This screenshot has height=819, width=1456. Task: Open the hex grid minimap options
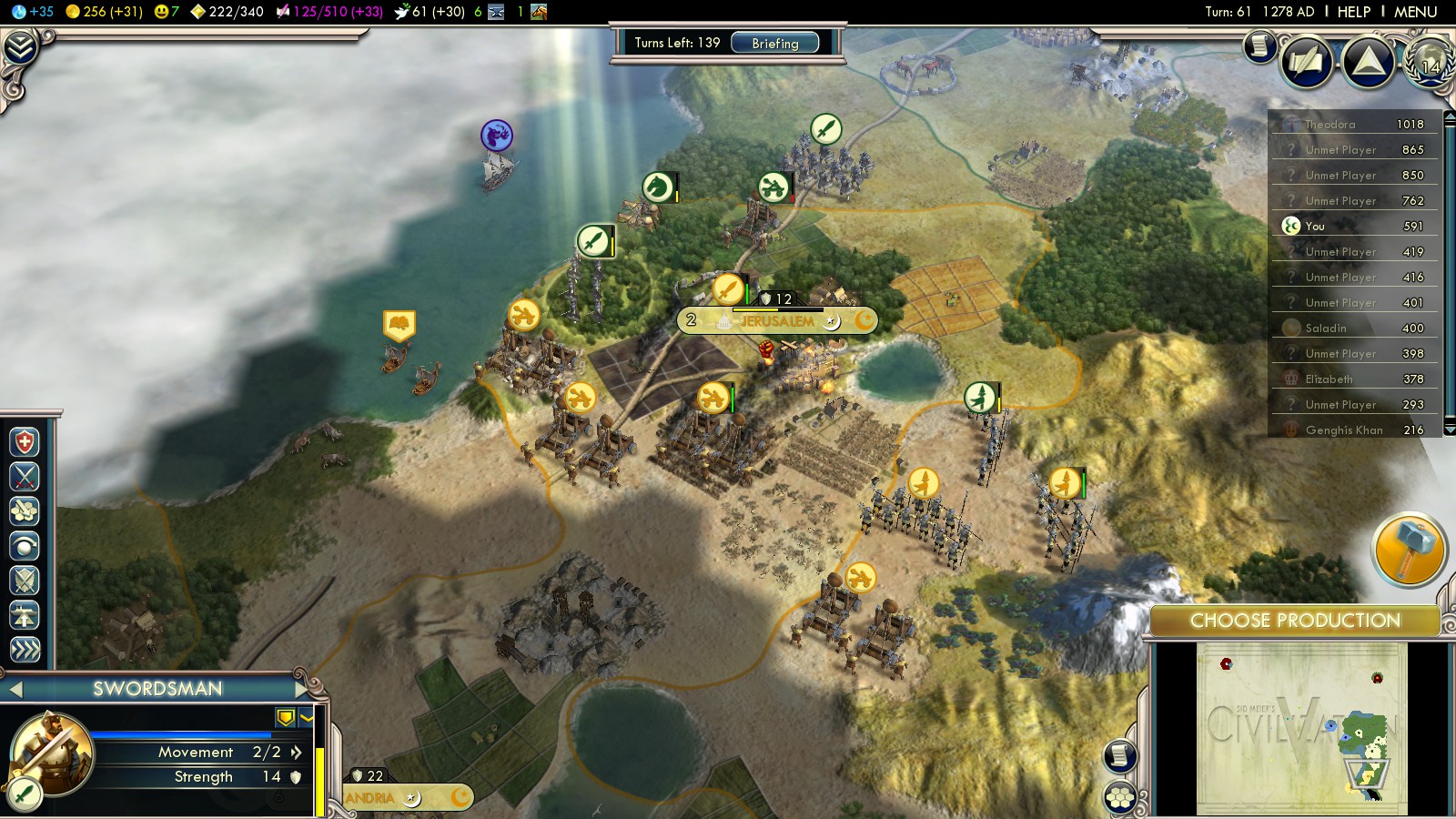(1120, 798)
